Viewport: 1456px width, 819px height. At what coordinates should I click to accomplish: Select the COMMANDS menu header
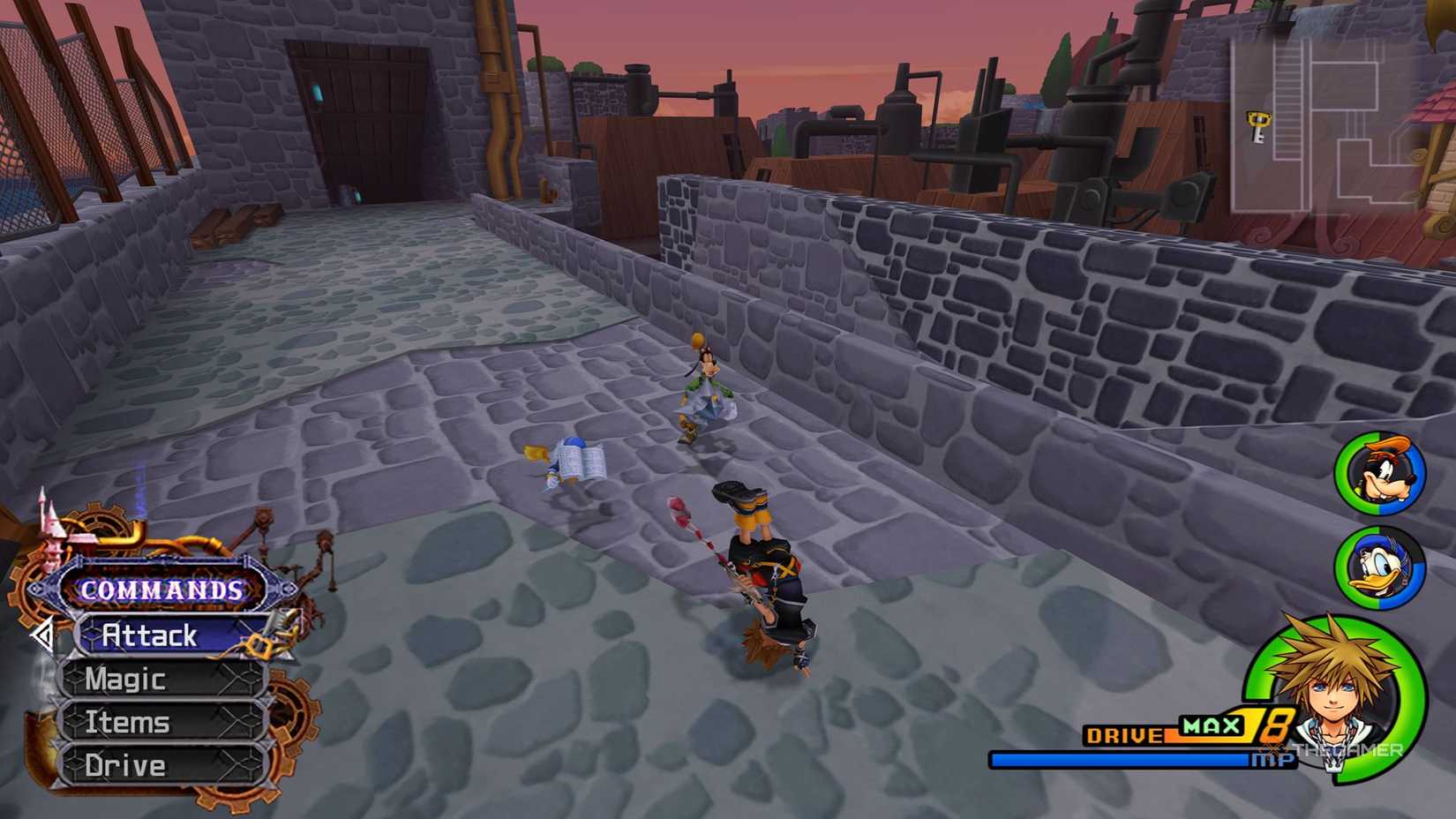tap(160, 590)
